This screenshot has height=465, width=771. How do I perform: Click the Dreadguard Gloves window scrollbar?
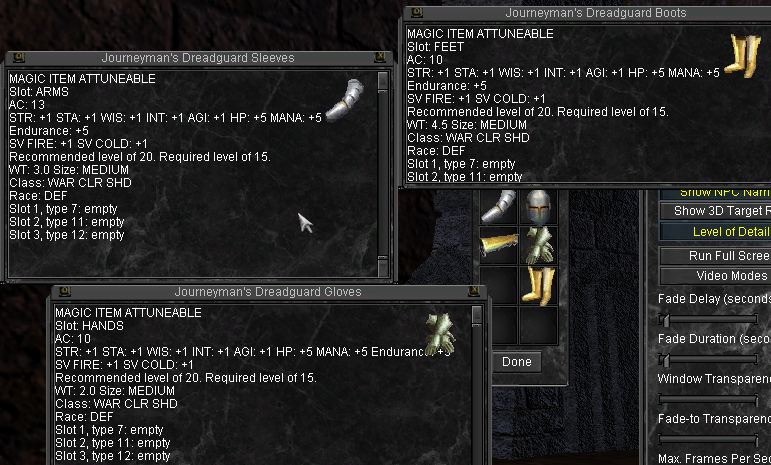476,380
